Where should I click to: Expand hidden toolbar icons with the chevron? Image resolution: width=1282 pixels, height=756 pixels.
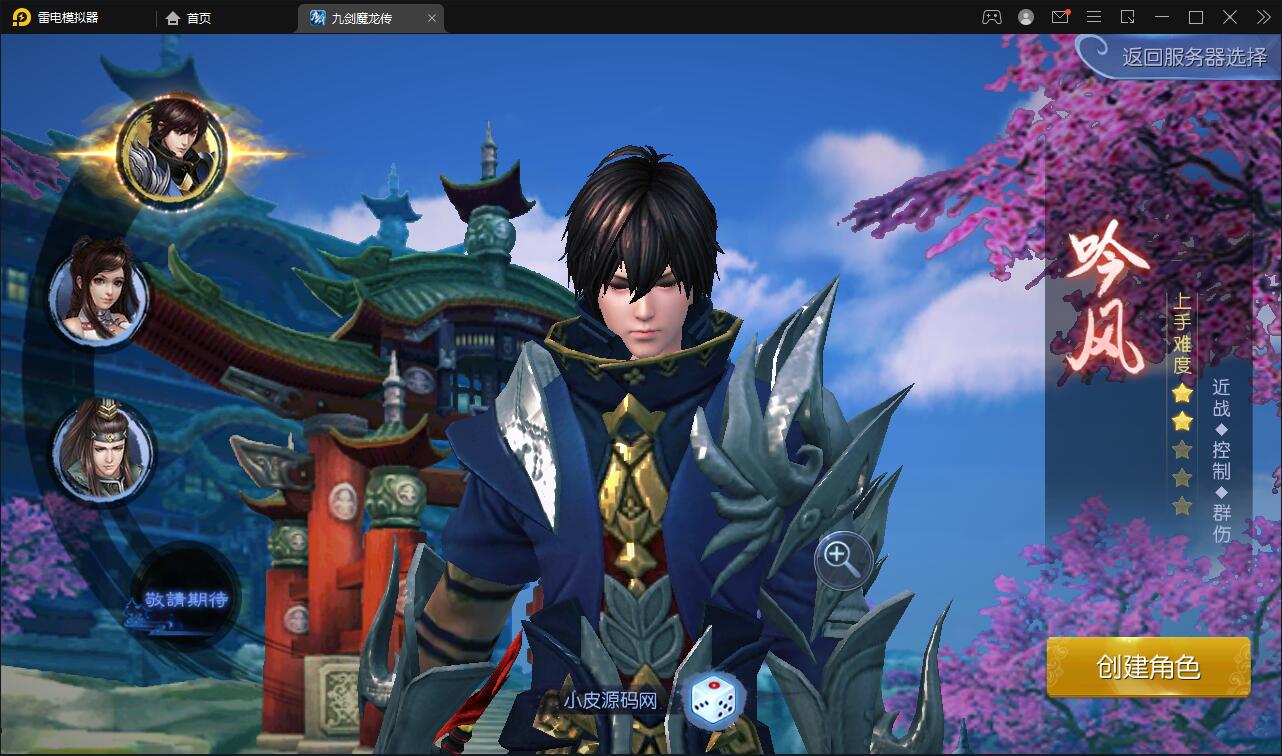pos(1263,17)
